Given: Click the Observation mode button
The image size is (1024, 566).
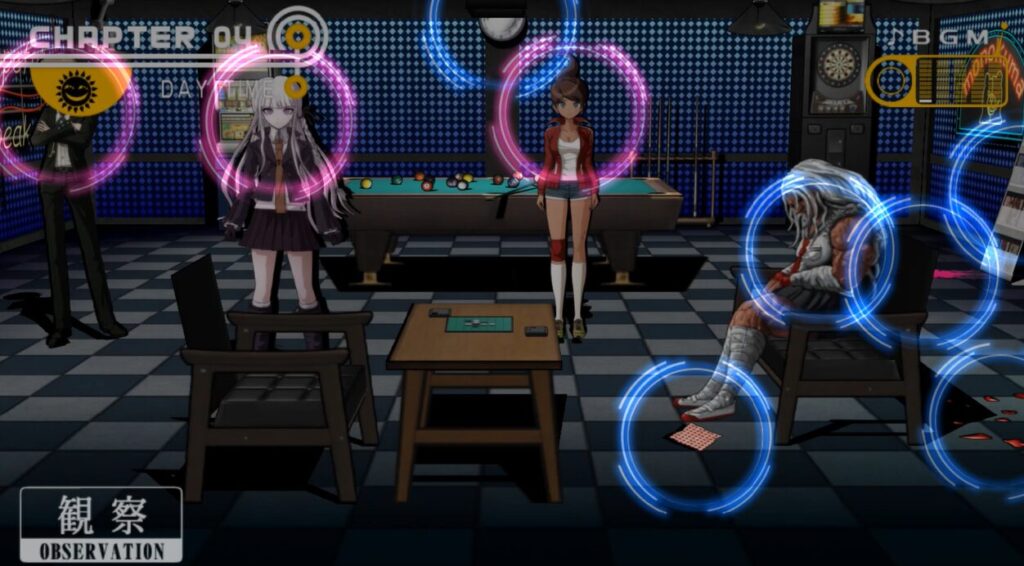Looking at the screenshot, I should (x=101, y=524).
